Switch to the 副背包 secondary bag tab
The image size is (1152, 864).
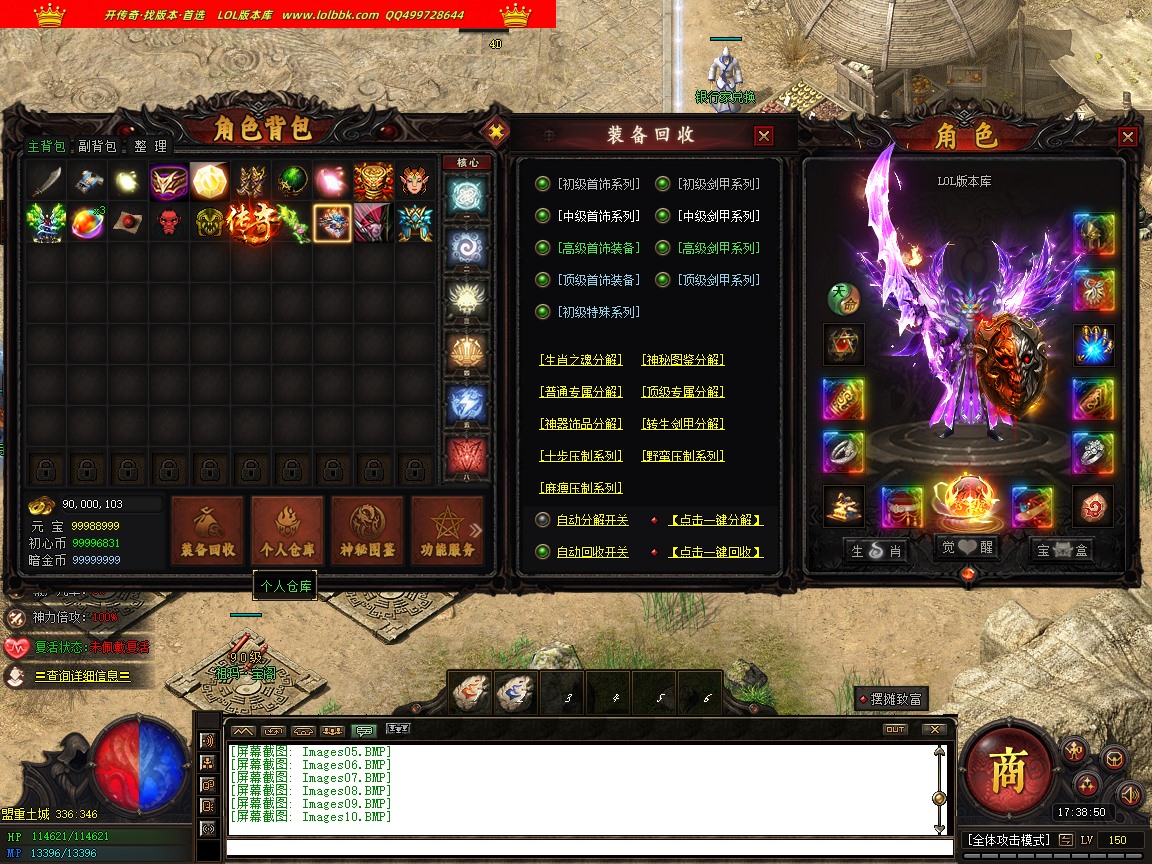point(97,146)
